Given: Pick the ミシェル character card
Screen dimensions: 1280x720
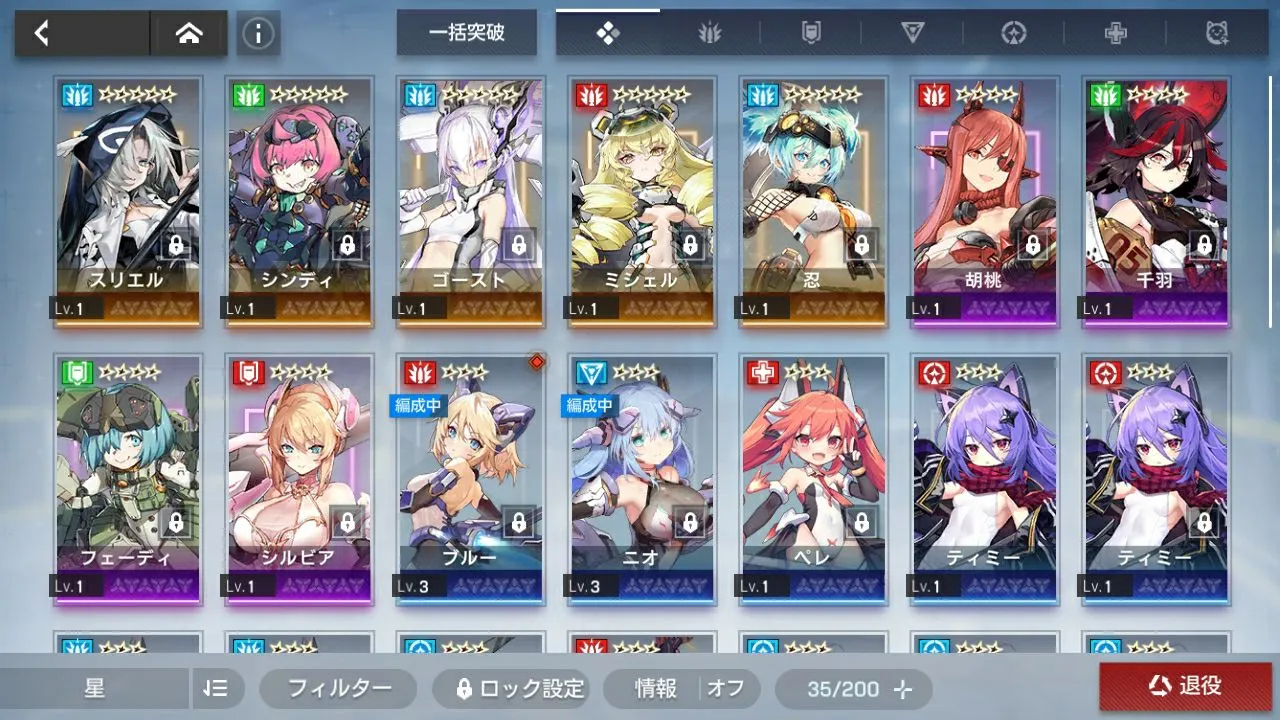Looking at the screenshot, I should [643, 200].
